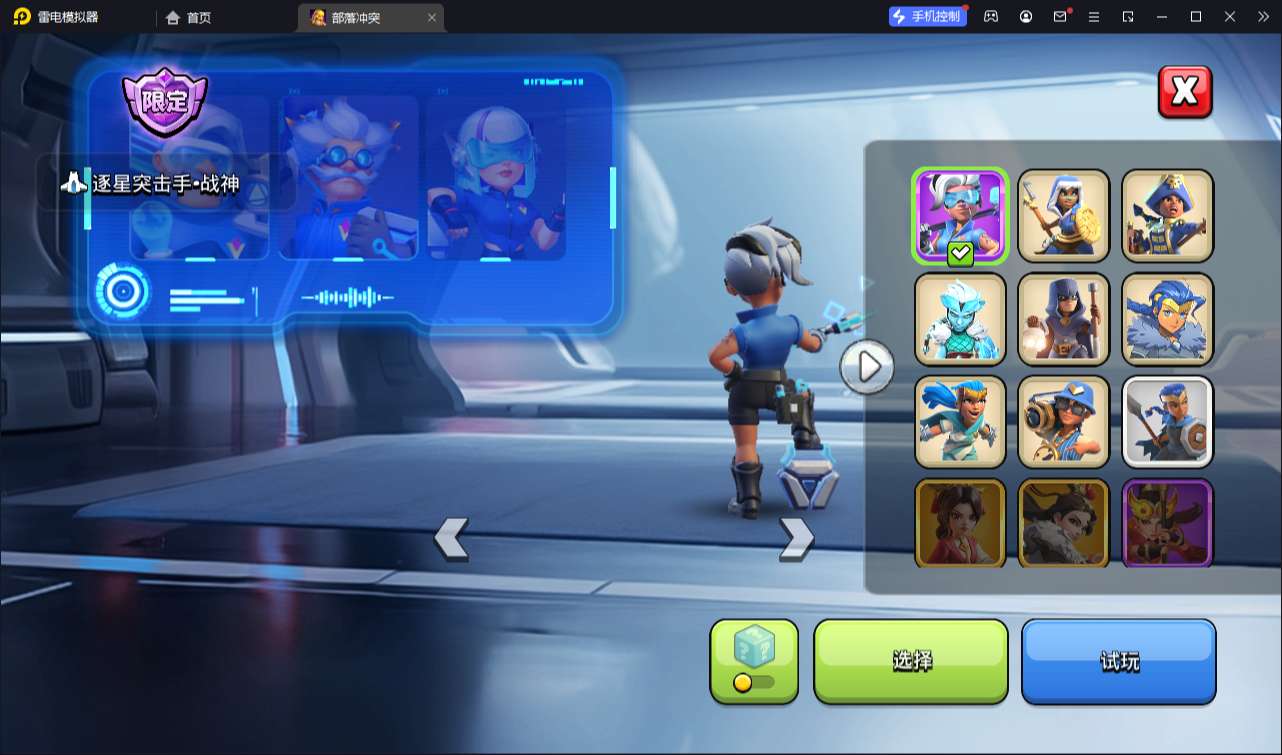Select the red-dressed brunette skin
This screenshot has height=755, width=1282.
(960, 523)
